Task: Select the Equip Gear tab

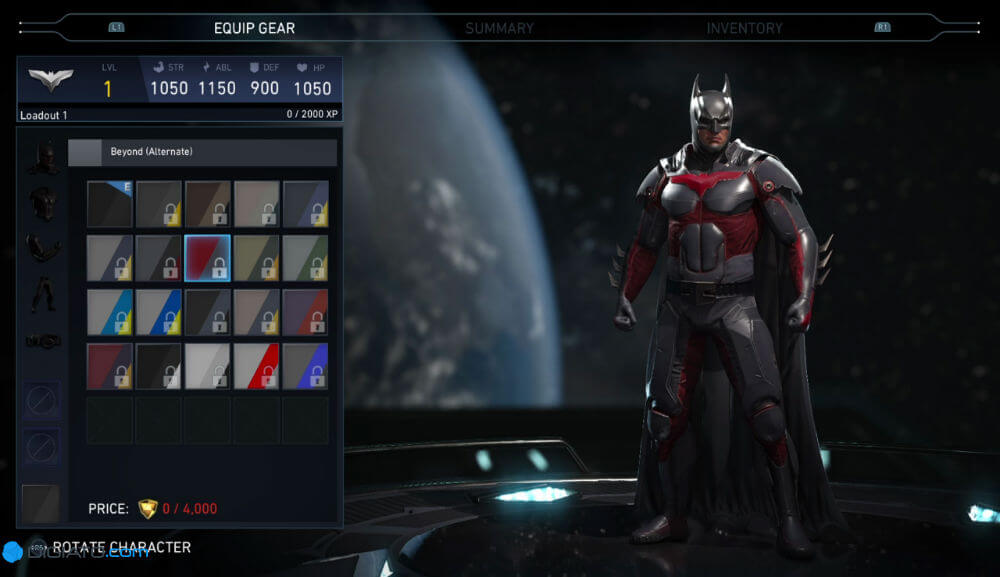Action: pyautogui.click(x=254, y=28)
